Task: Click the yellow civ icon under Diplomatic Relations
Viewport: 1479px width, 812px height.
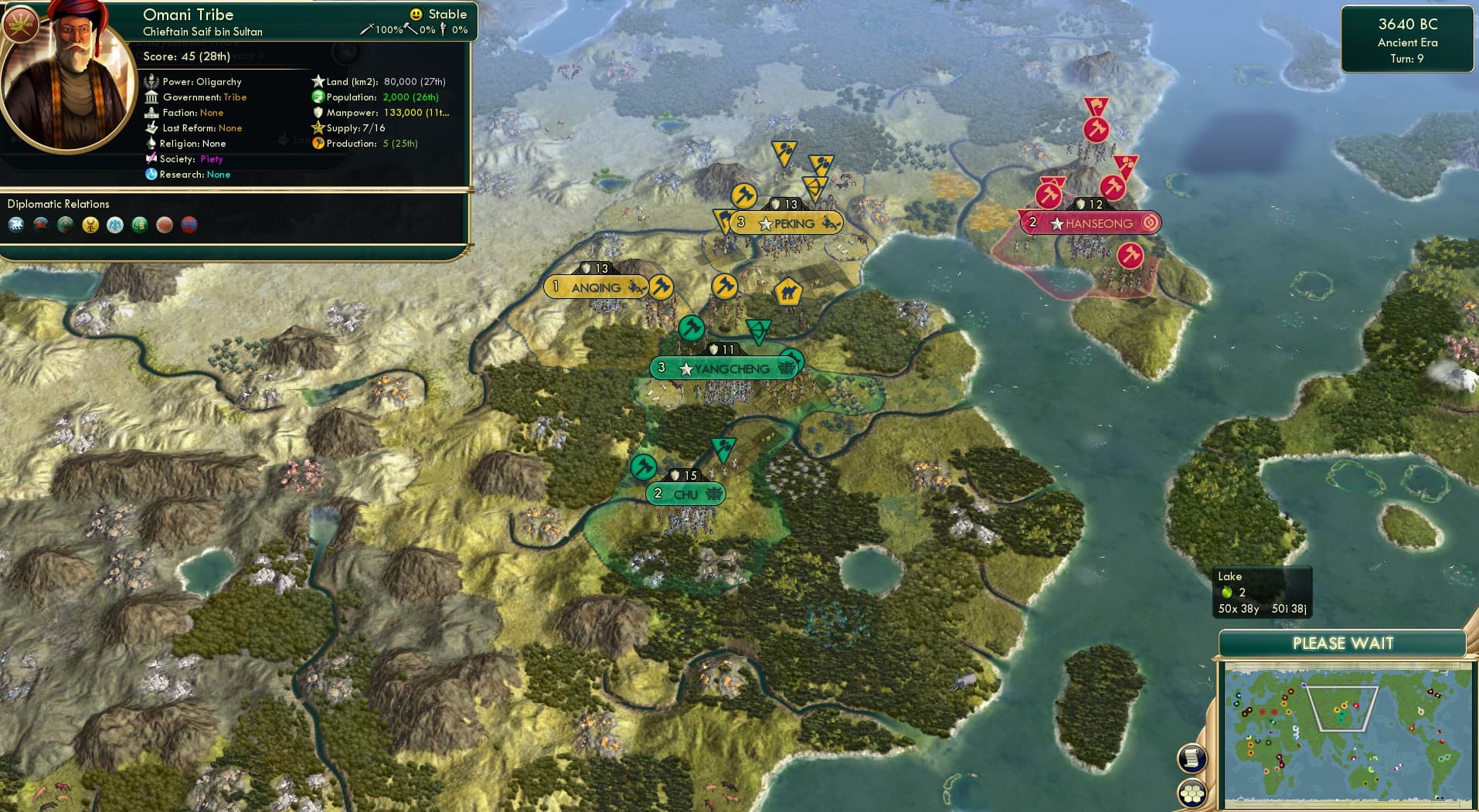Action: (90, 225)
